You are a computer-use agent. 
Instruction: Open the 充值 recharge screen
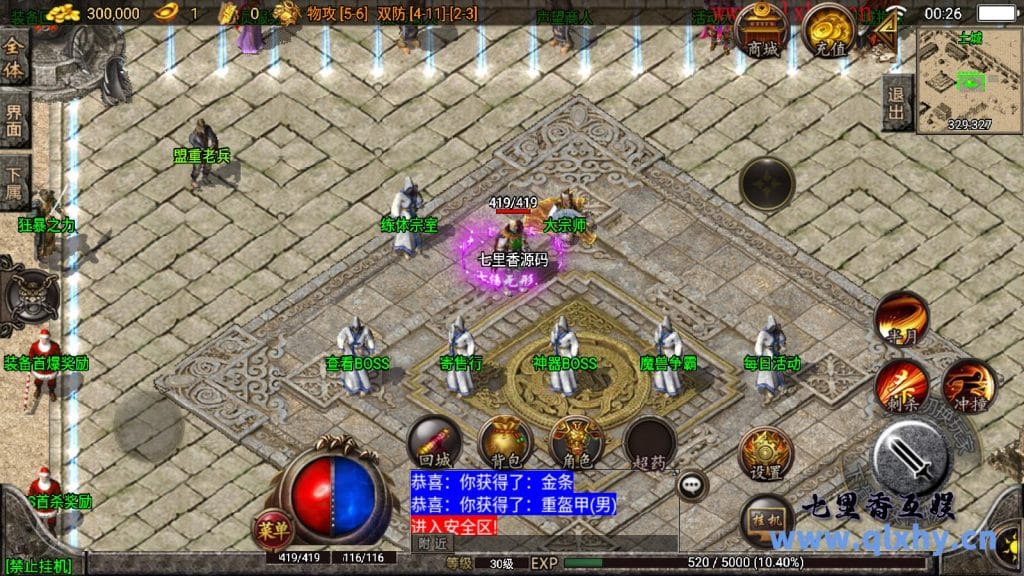(x=828, y=32)
